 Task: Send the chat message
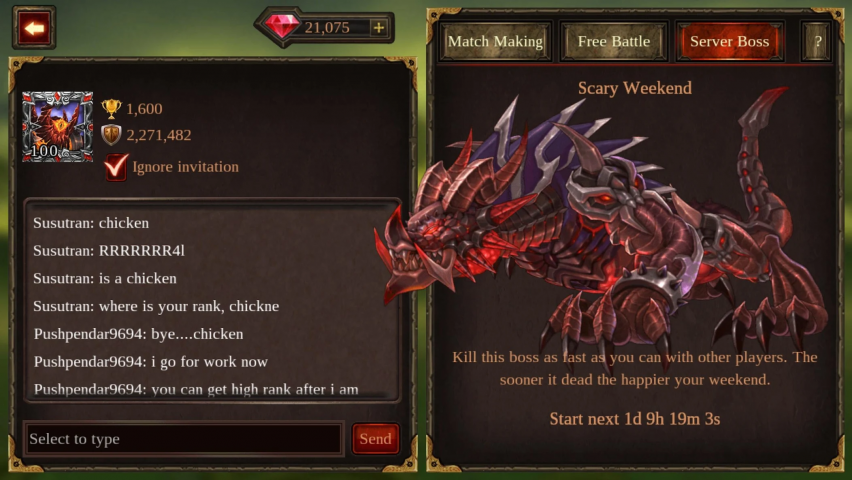click(x=375, y=439)
